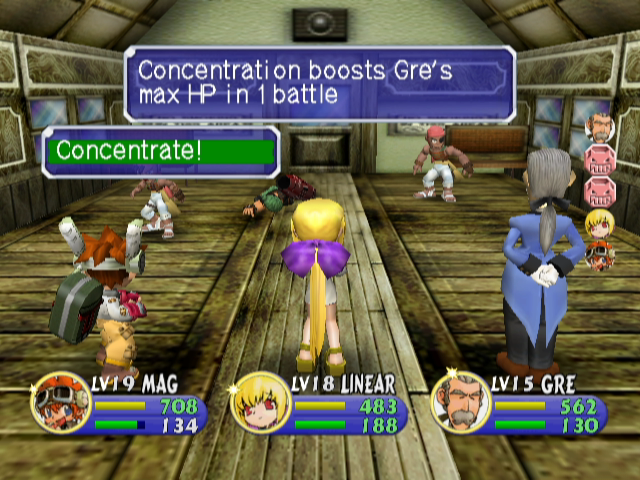Select Linear's small face in the turn order column
Image resolution: width=640 pixels, height=480 pixels.
pos(598,221)
